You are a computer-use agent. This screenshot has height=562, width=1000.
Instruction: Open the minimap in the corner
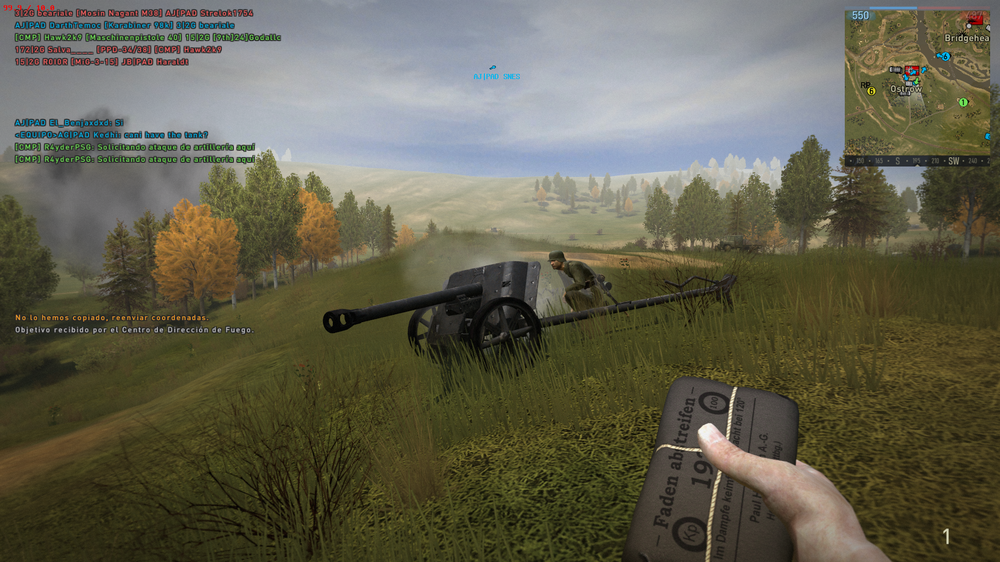[x=917, y=80]
